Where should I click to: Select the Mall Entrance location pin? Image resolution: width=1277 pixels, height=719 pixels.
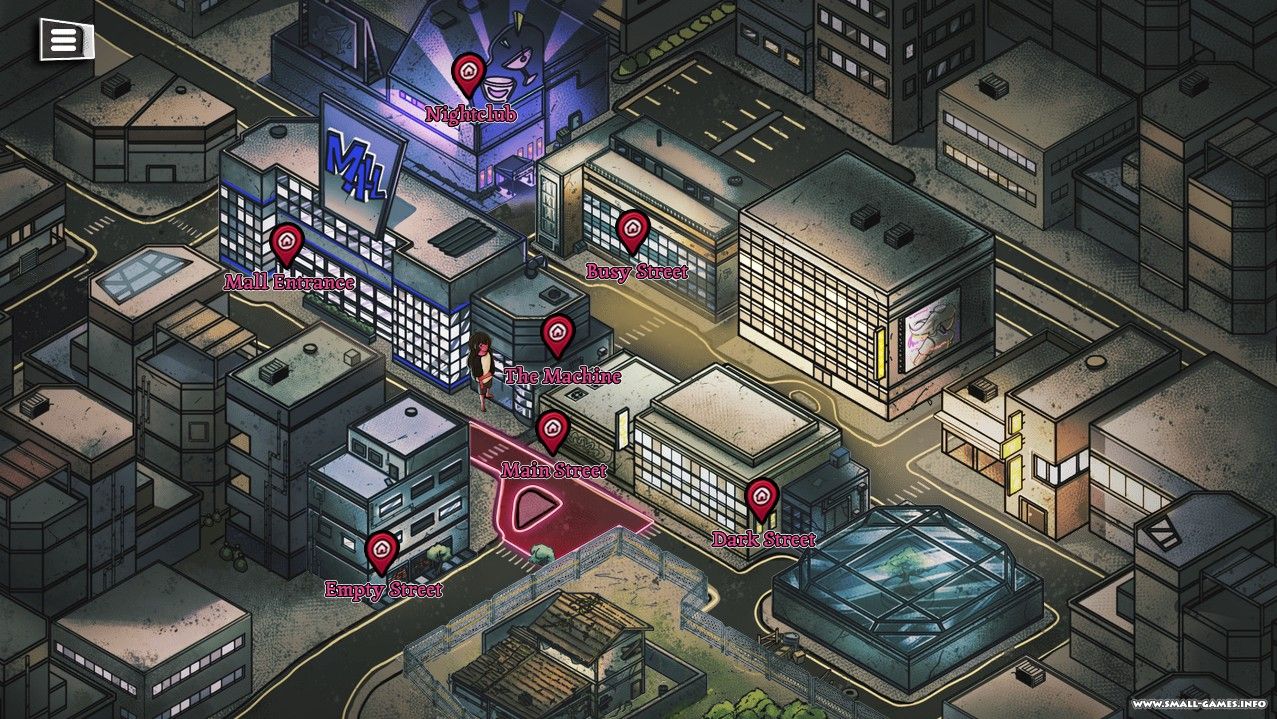click(x=287, y=242)
